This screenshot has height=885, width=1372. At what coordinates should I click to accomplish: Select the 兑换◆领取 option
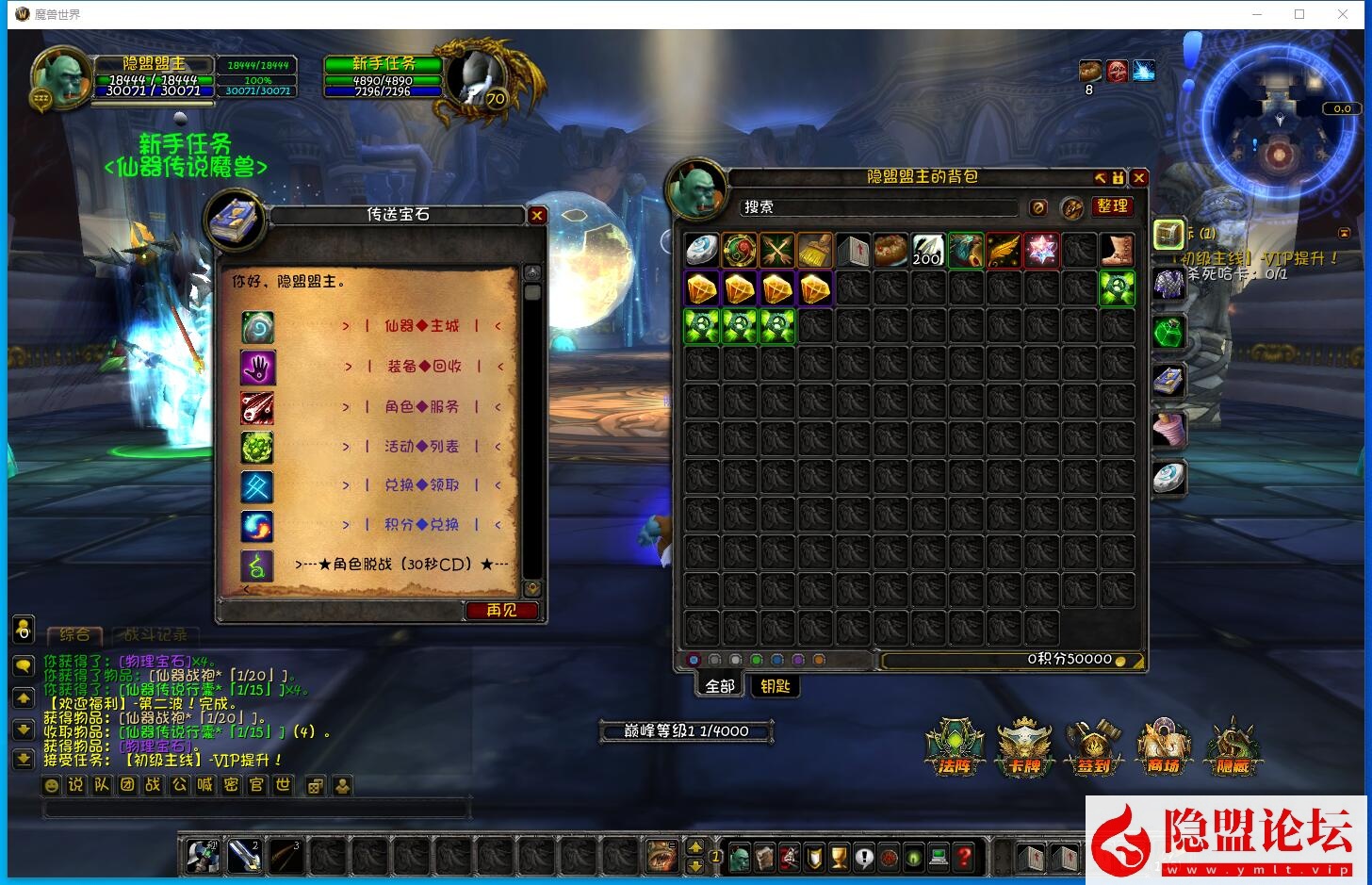click(421, 485)
